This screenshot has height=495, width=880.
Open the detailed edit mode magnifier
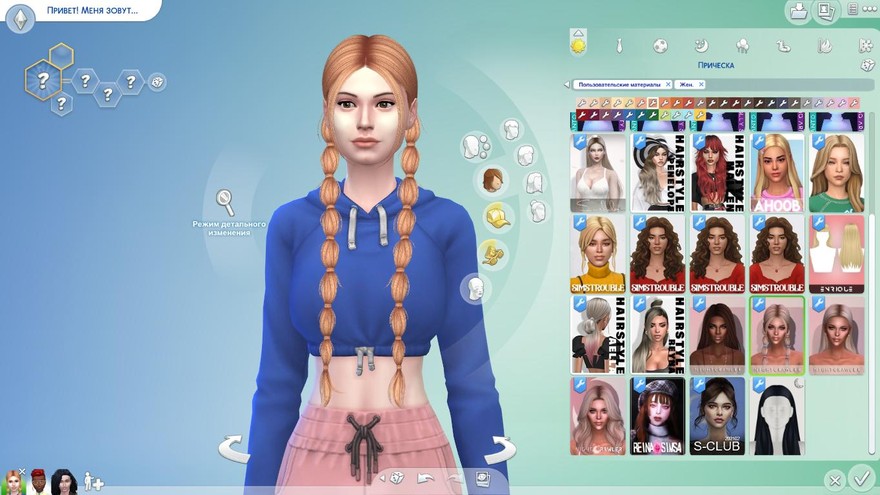[227, 203]
